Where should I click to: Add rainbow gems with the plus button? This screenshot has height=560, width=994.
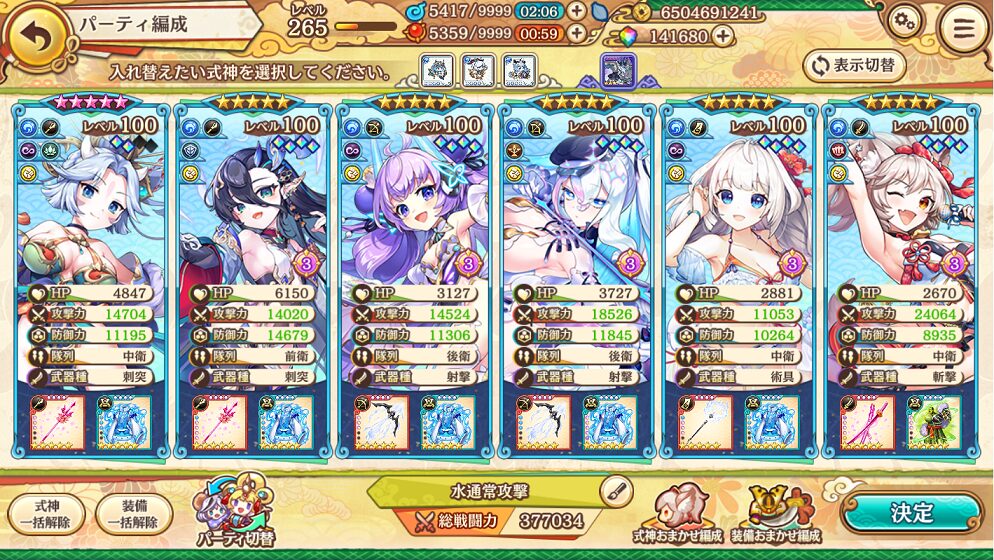[722, 36]
